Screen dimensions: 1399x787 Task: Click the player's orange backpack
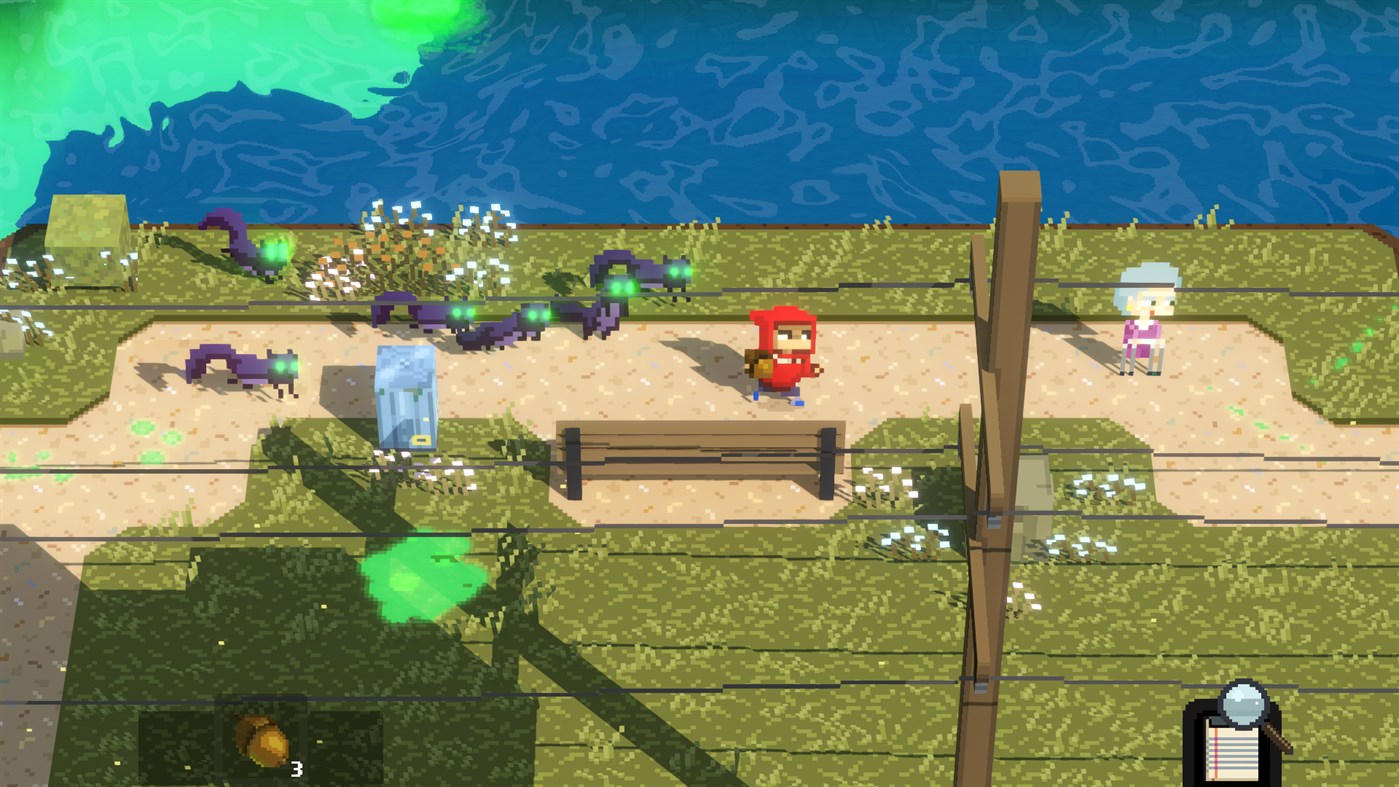click(757, 362)
